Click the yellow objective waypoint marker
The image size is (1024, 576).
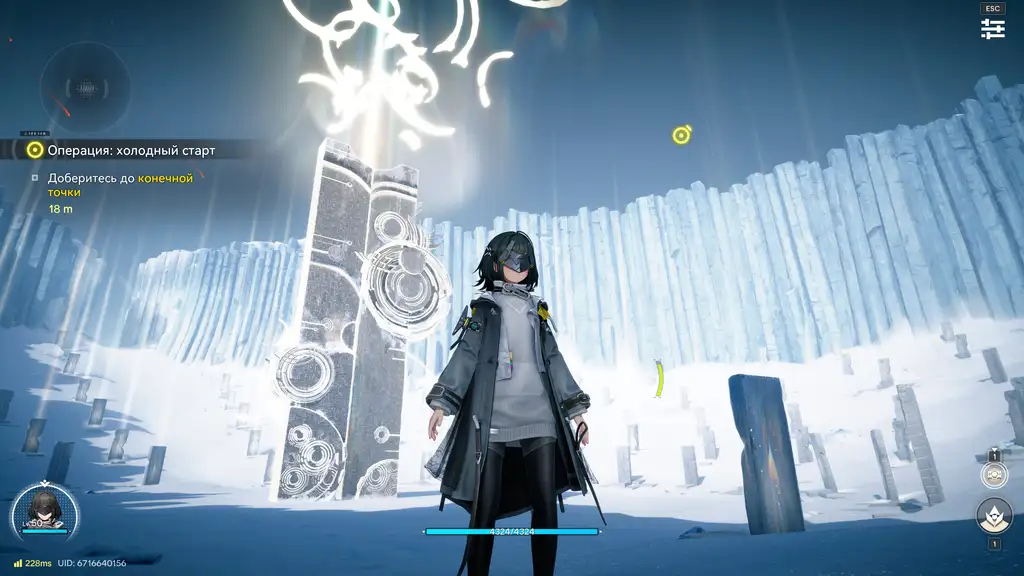[682, 135]
